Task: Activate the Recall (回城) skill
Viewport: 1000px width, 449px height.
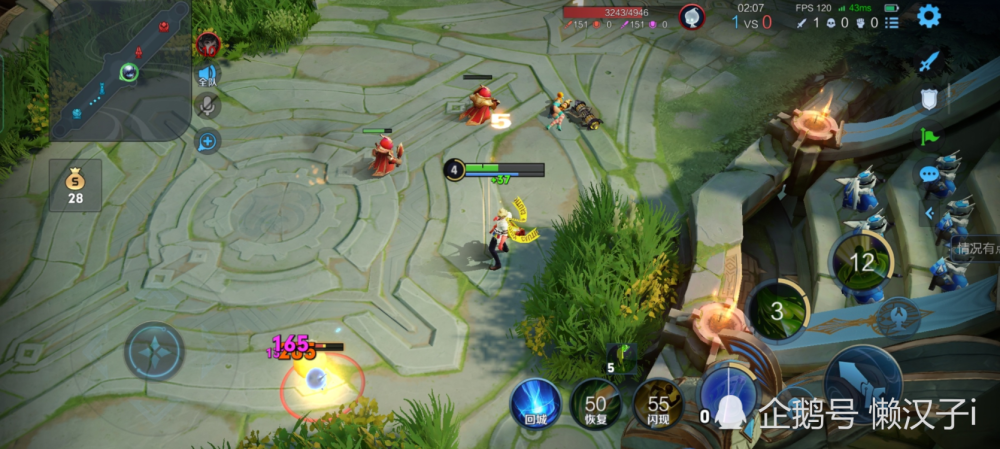Action: [535, 405]
